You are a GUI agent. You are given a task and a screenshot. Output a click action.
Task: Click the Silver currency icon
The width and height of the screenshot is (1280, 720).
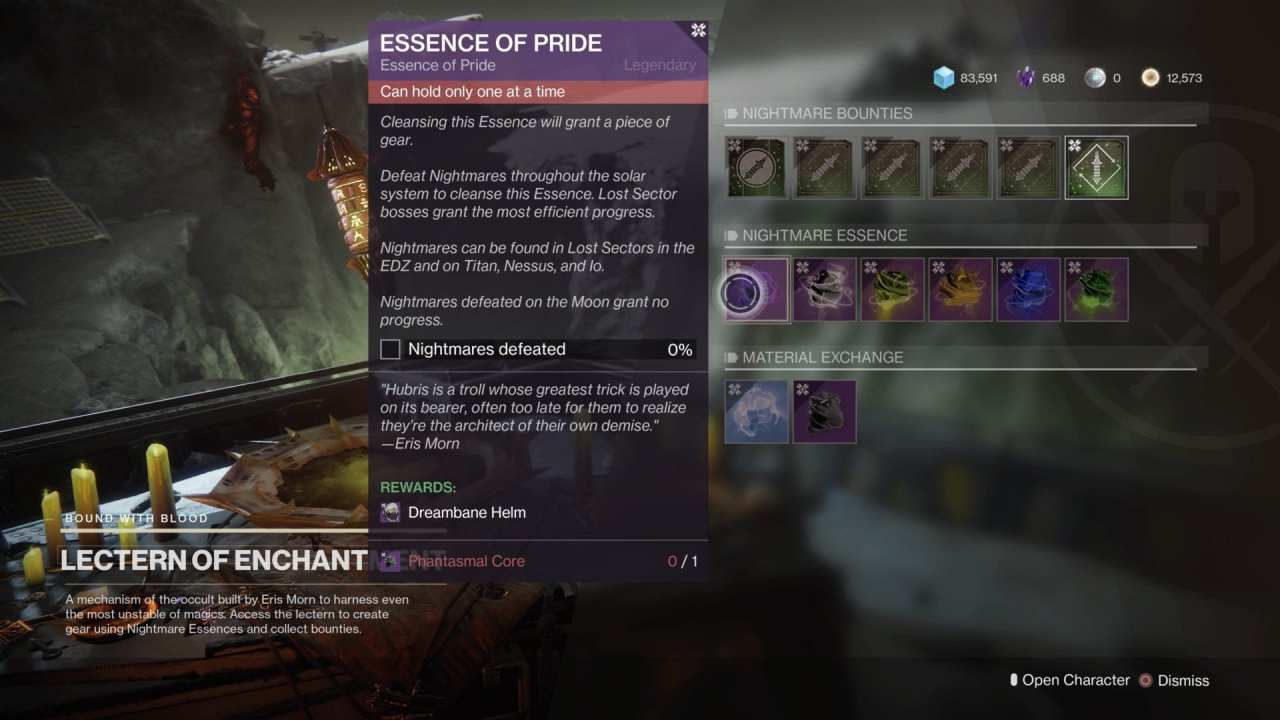point(1095,77)
